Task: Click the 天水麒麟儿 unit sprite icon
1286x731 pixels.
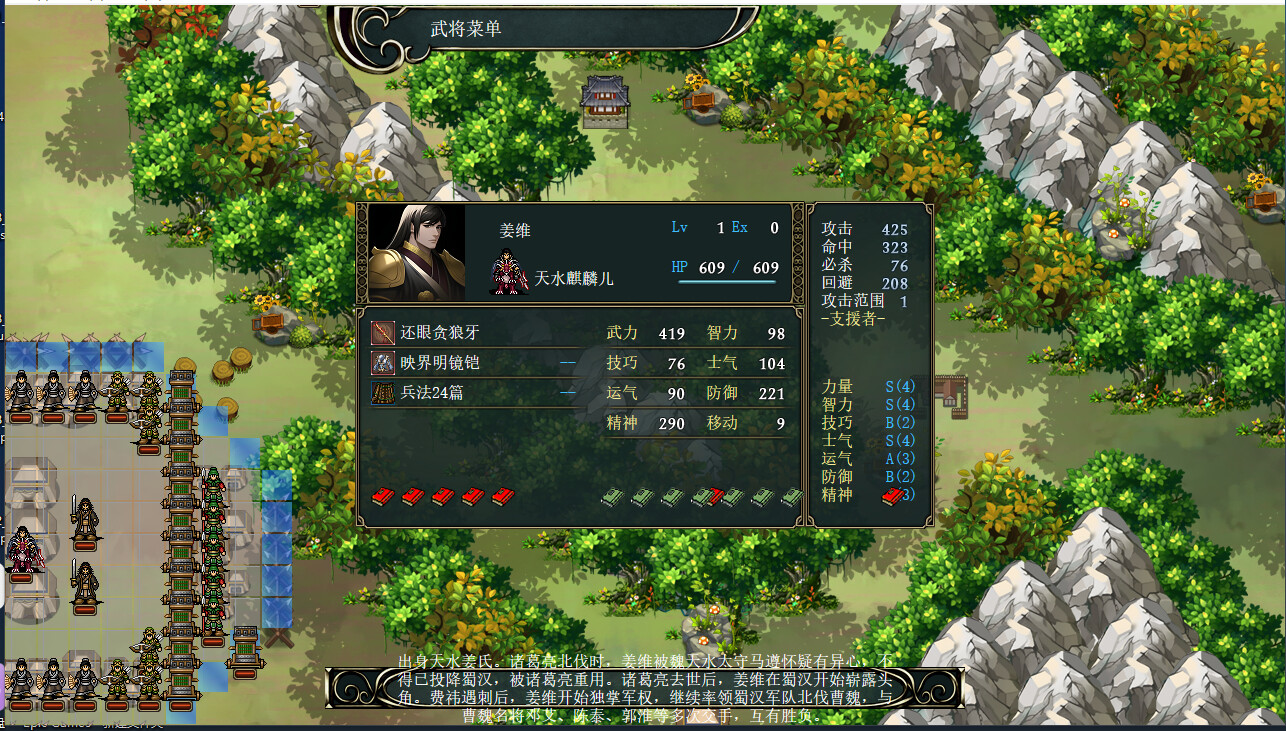Action: (508, 270)
